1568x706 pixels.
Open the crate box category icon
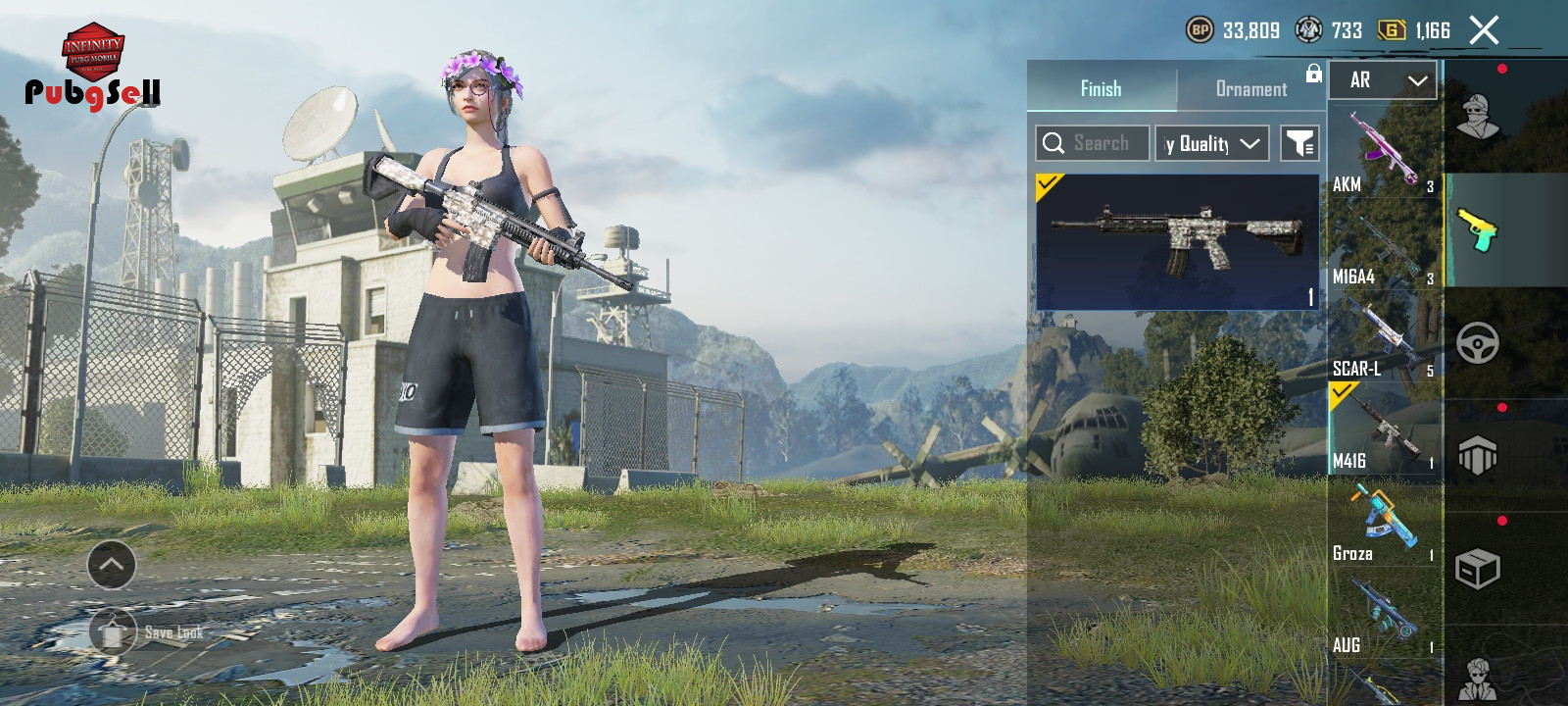(x=1478, y=569)
